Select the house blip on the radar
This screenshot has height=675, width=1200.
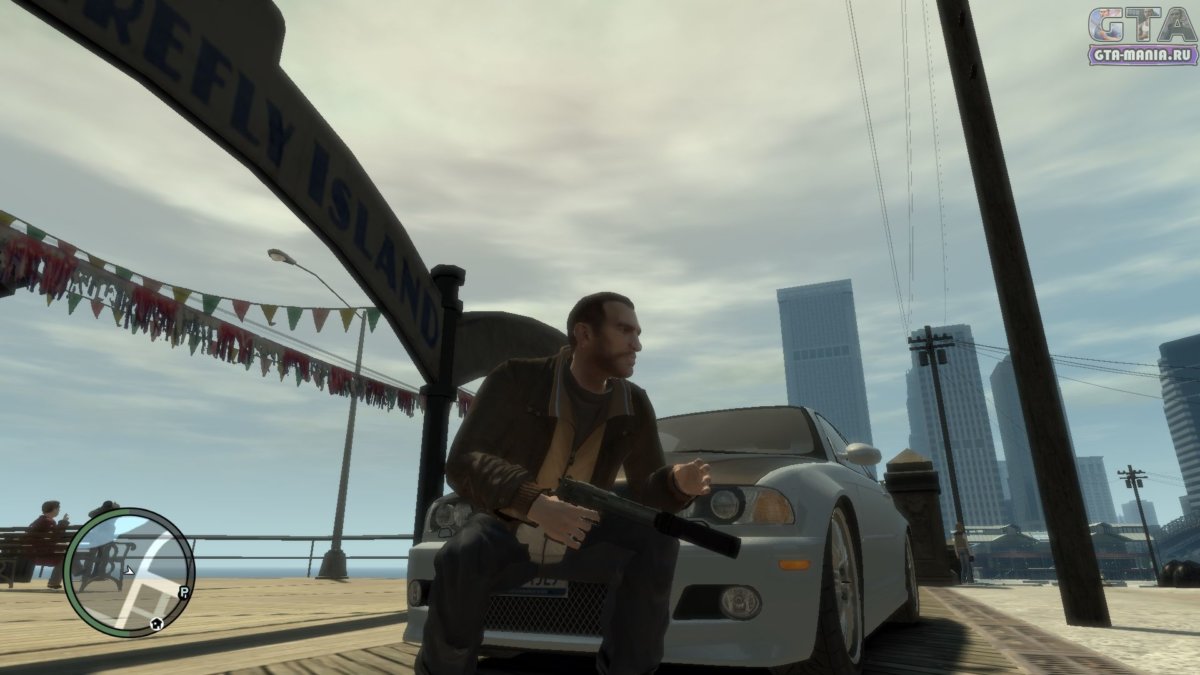click(x=157, y=623)
